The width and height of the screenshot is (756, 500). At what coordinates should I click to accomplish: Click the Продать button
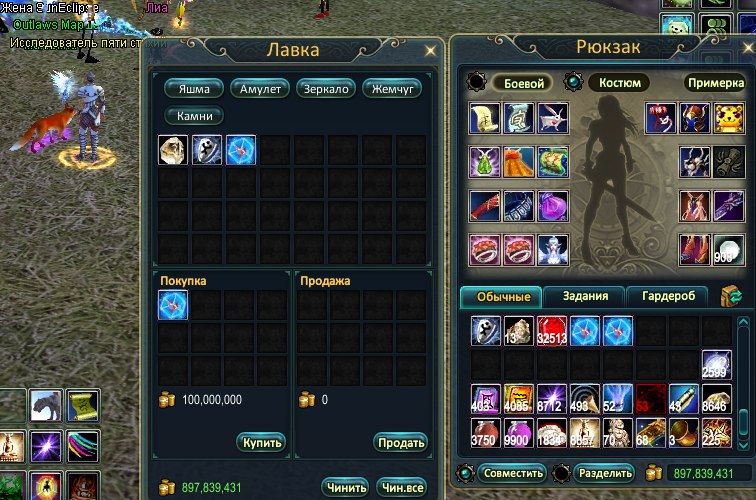point(400,442)
